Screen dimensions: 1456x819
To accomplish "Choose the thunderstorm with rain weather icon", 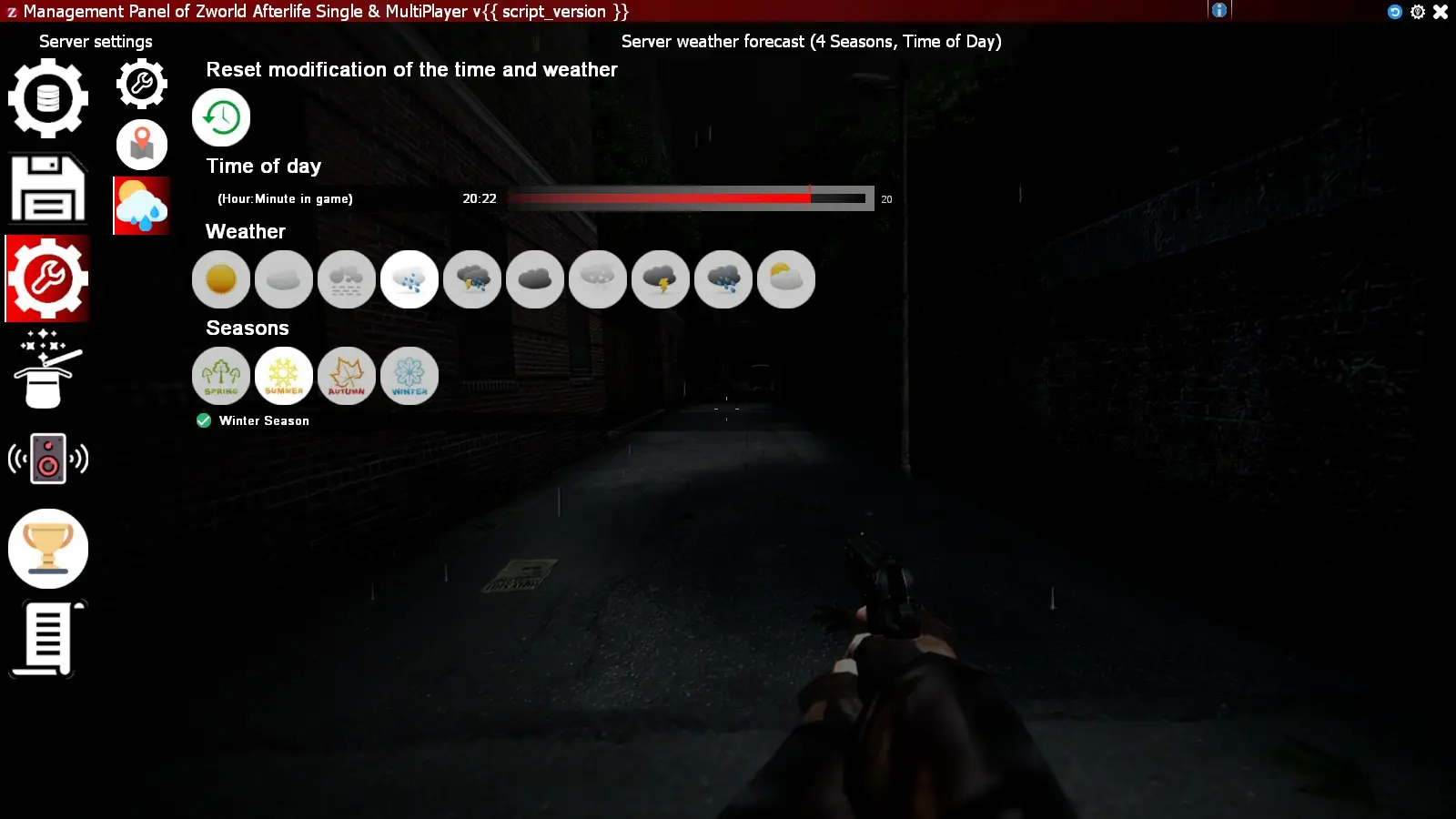I will pos(471,279).
